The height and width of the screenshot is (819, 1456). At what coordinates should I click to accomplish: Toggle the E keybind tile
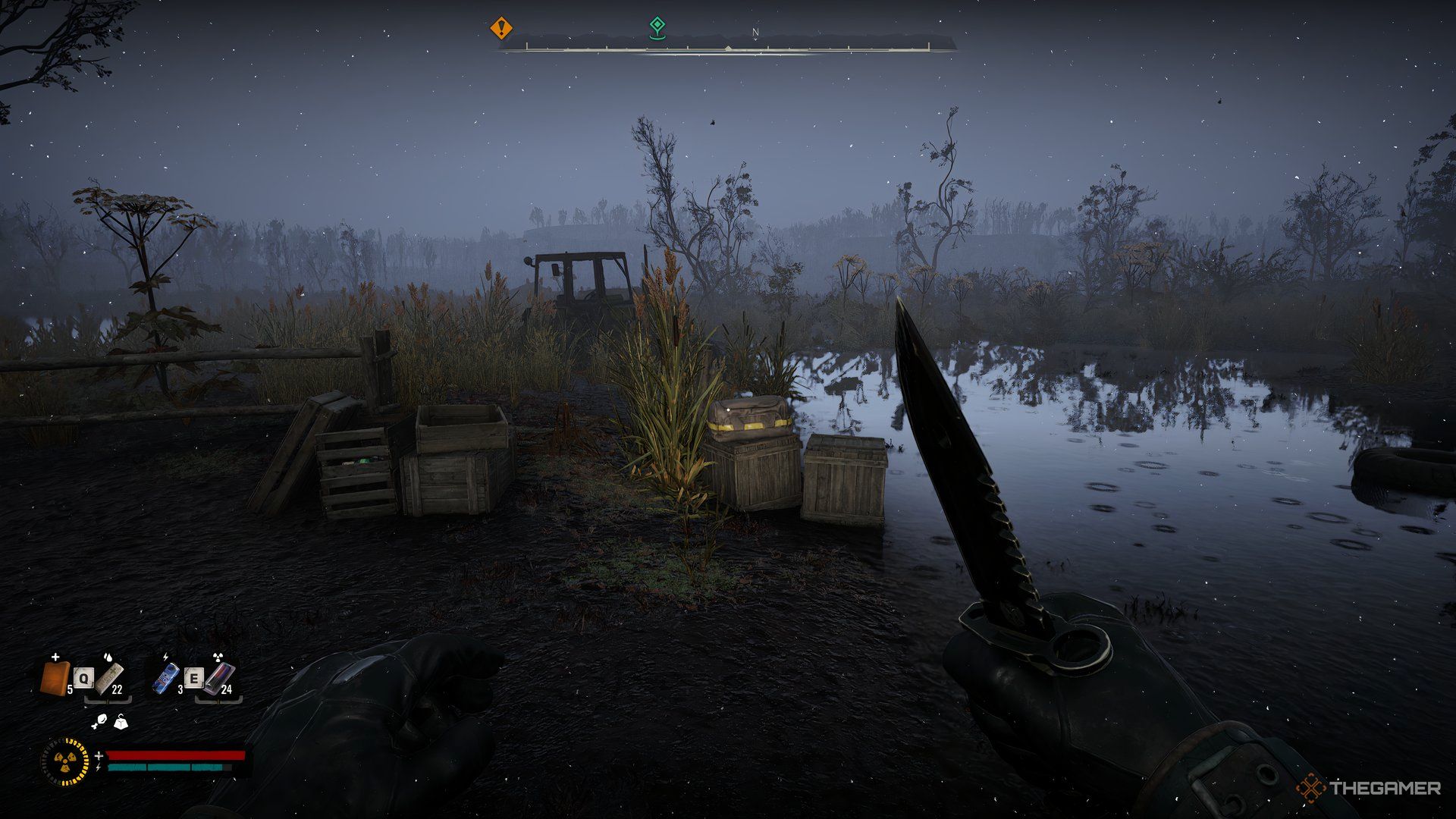pos(194,677)
